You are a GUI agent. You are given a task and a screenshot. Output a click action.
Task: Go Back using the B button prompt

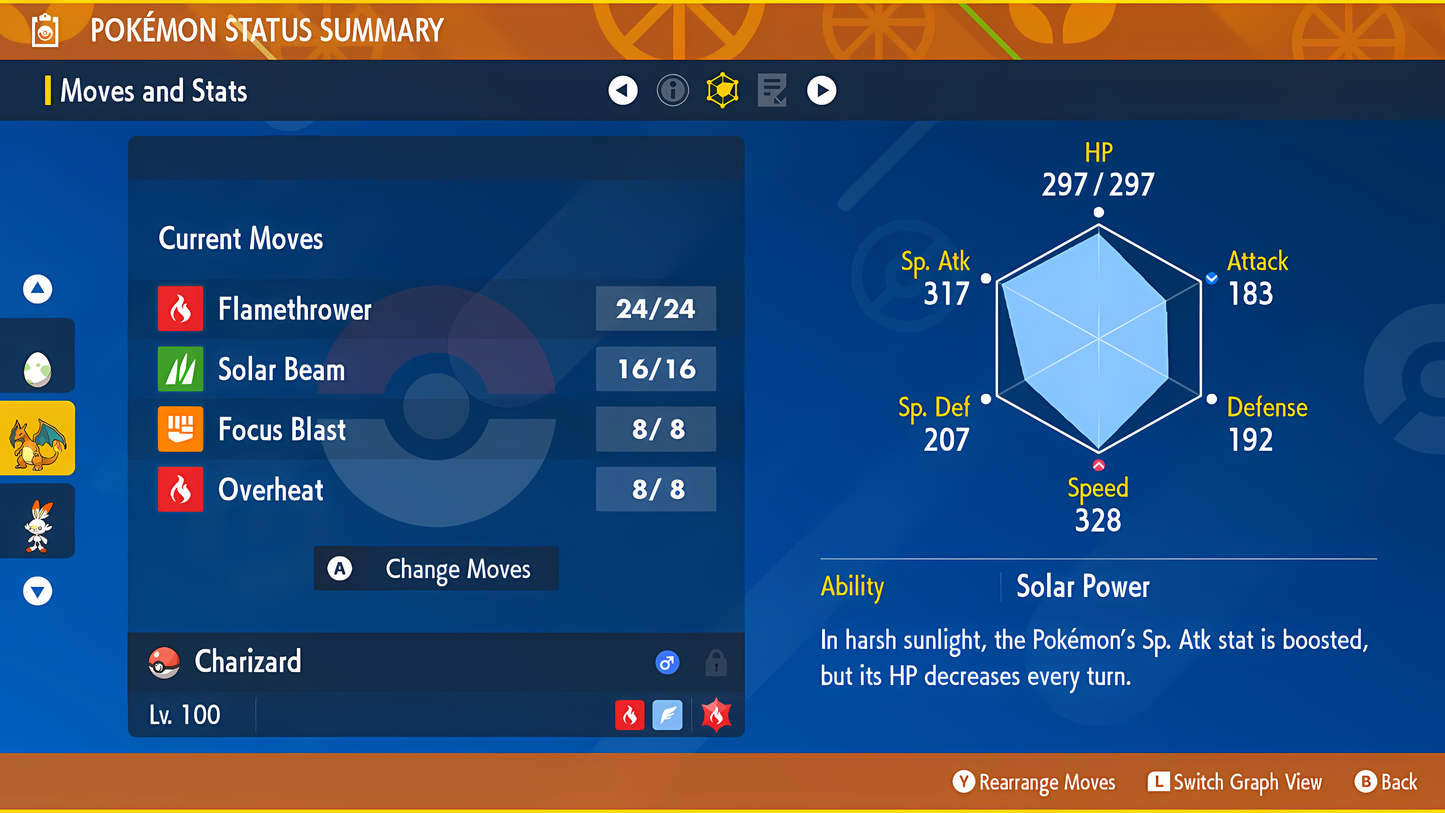[1386, 782]
